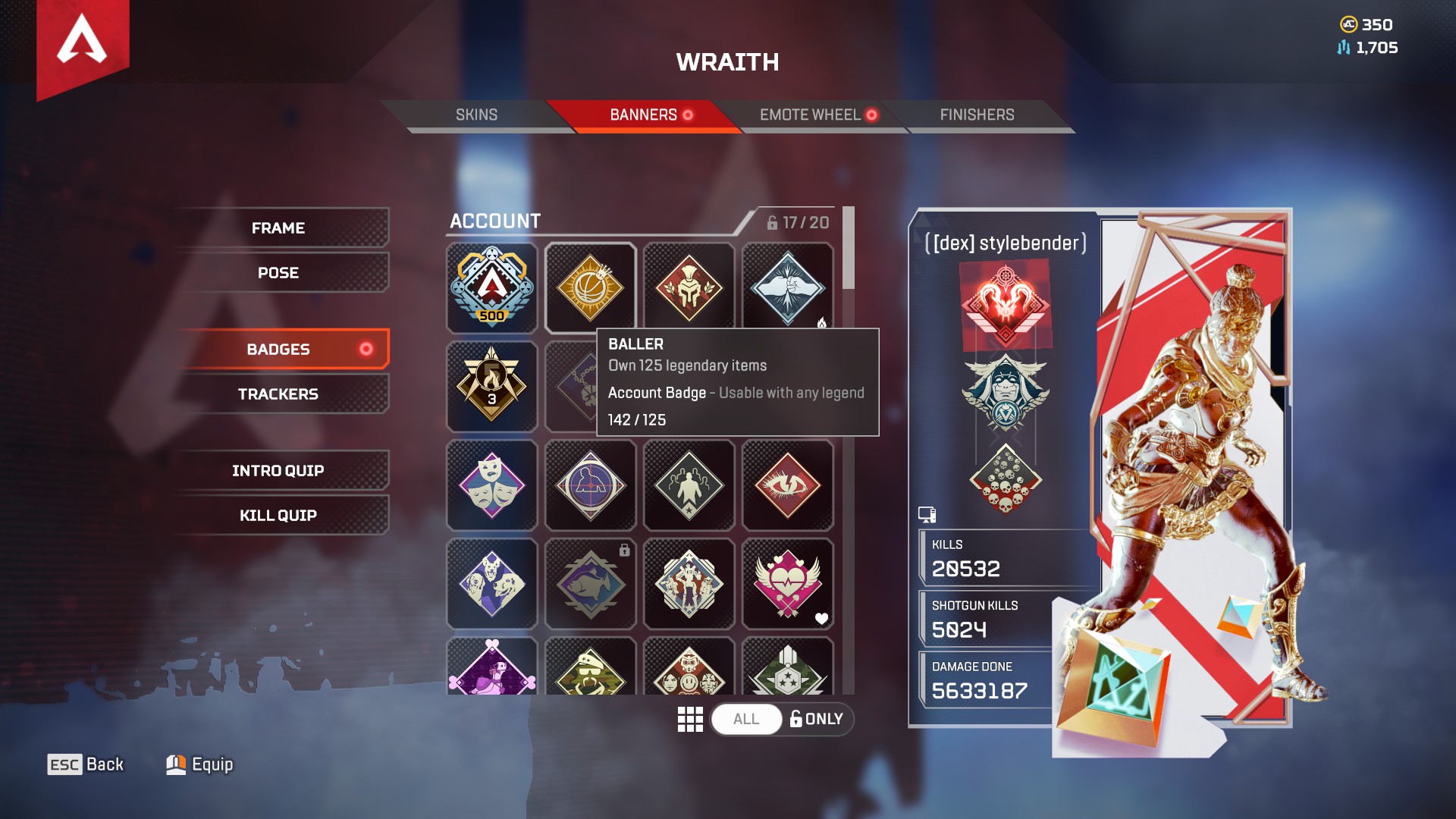Select the flame badge marked 3
Viewport: 1456px width, 819px height.
(x=491, y=387)
